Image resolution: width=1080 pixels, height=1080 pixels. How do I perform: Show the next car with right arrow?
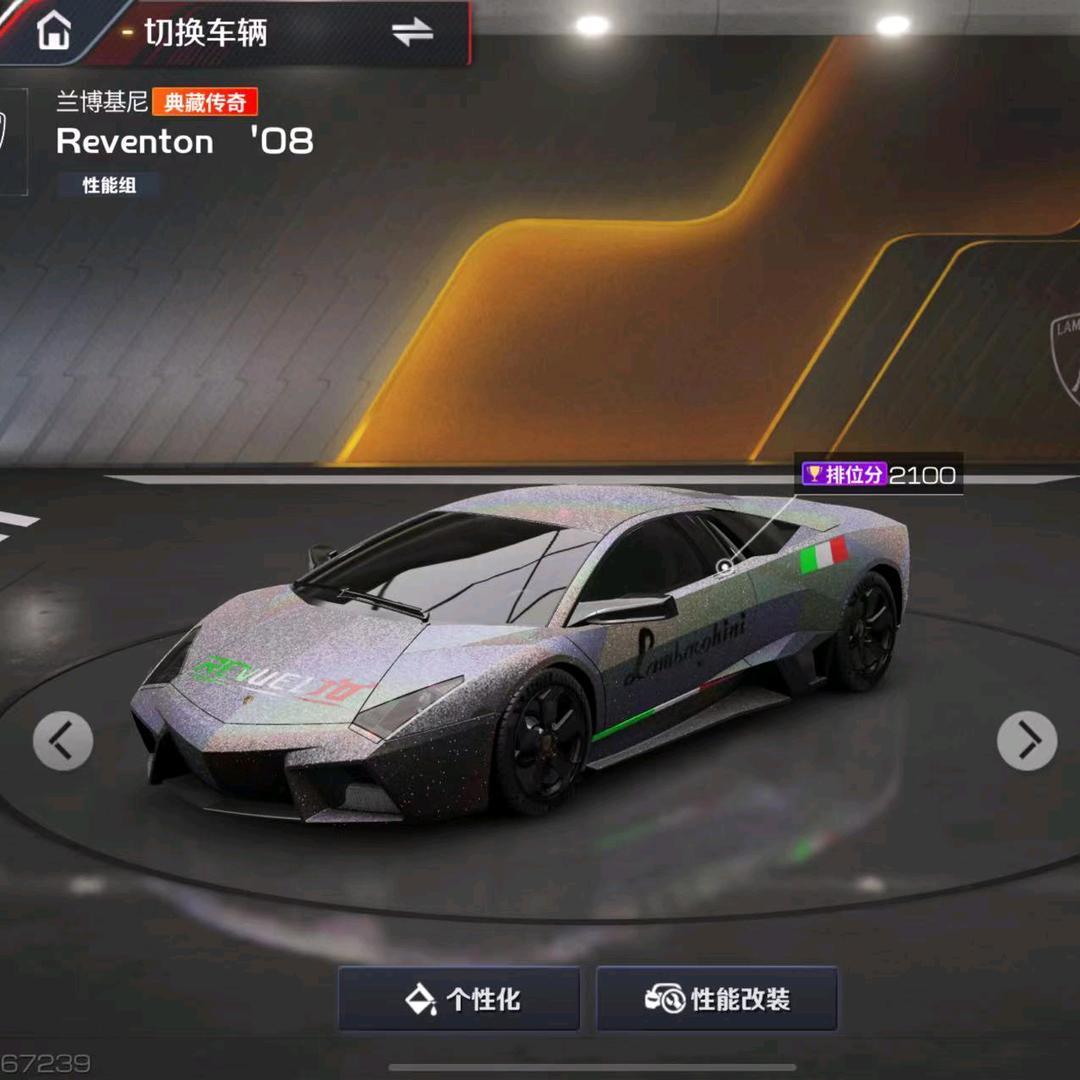pos(1027,741)
